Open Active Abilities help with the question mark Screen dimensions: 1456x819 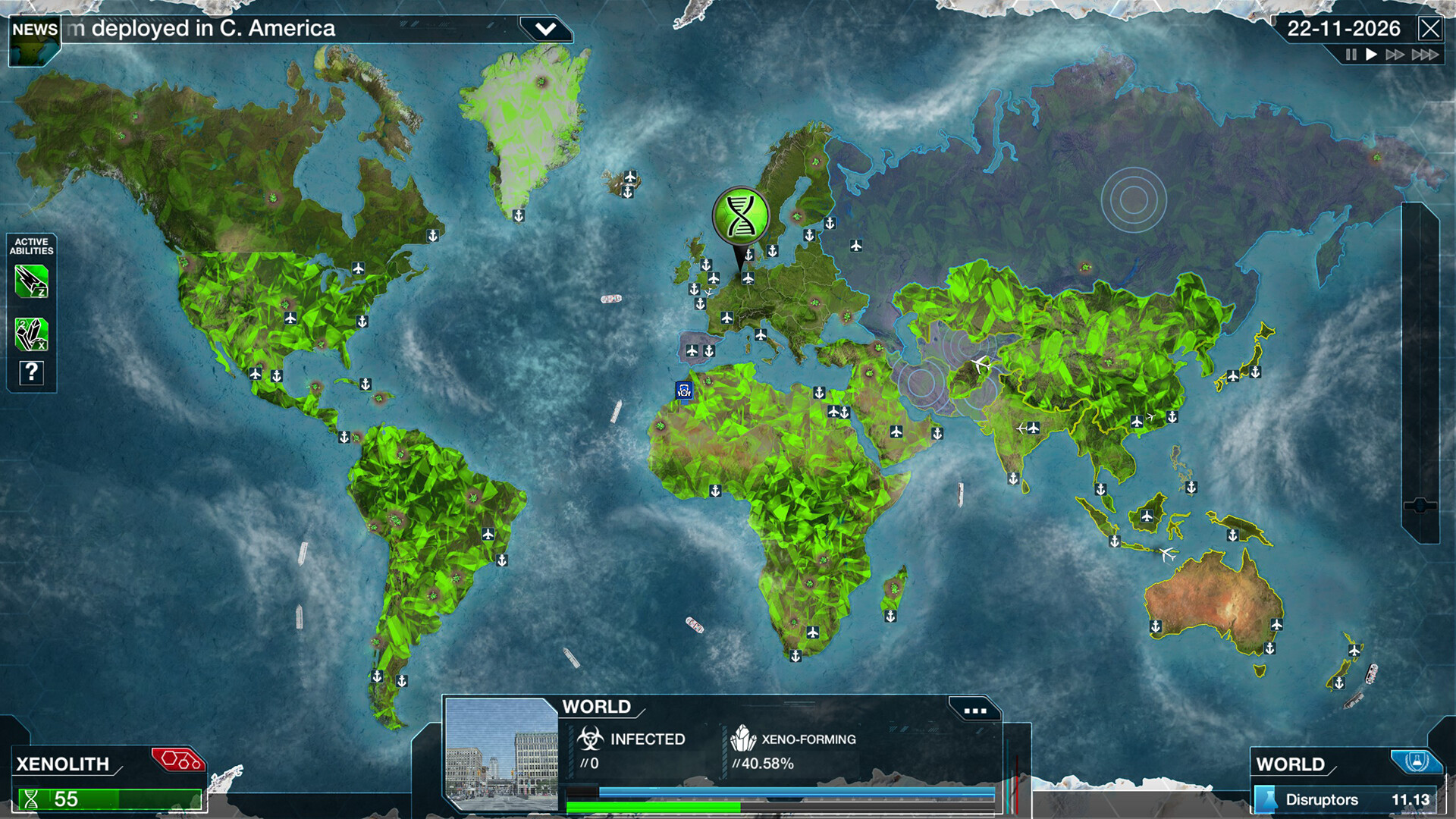pos(30,372)
